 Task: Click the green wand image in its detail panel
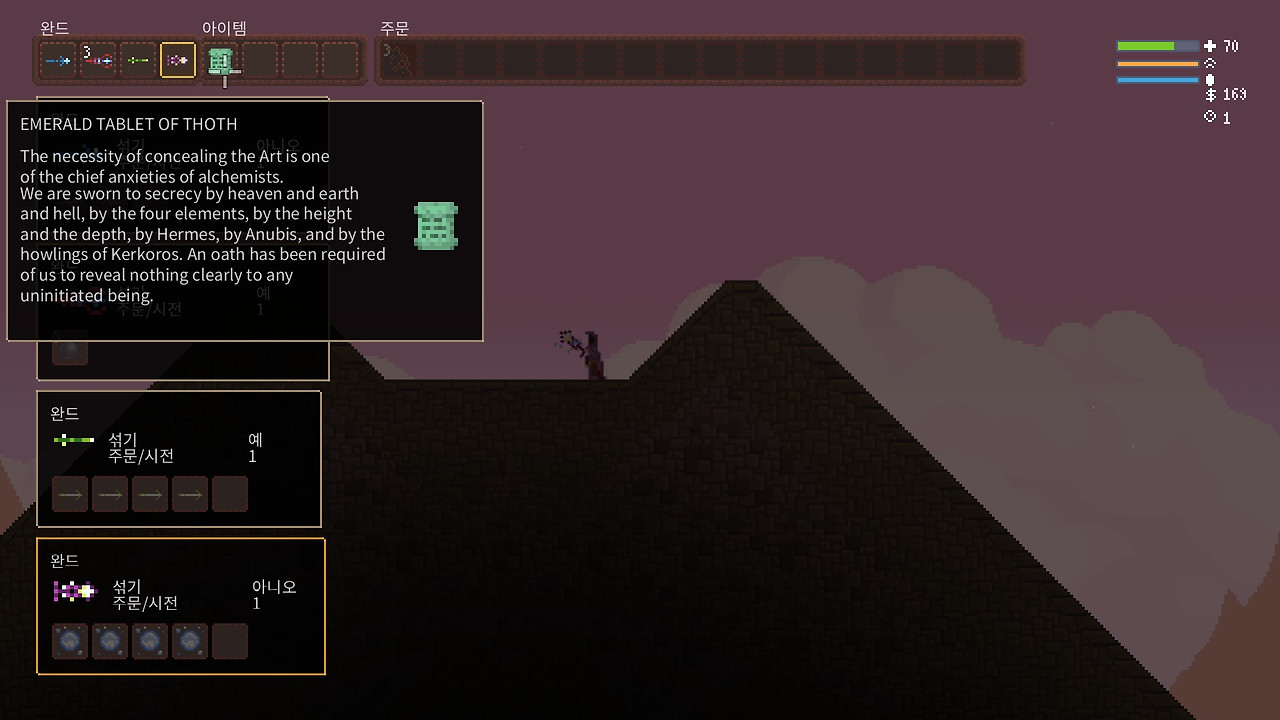(74, 440)
